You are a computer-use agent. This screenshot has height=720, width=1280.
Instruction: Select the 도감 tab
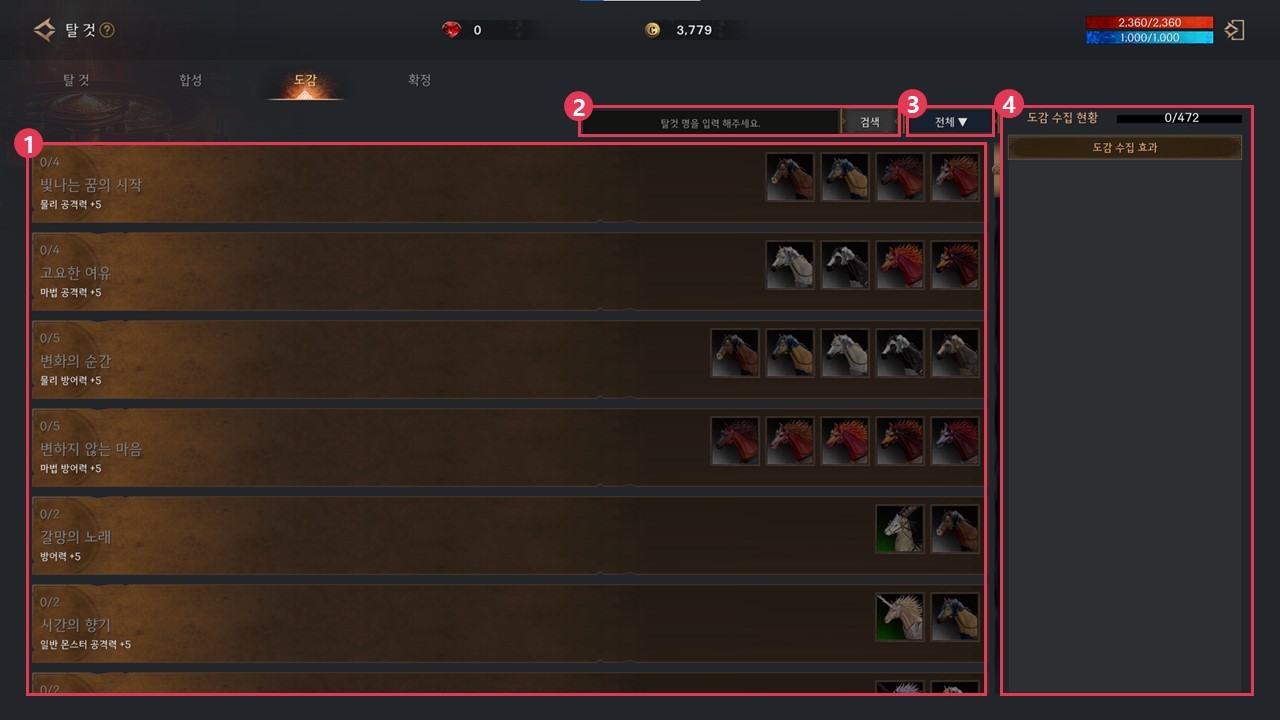point(305,80)
